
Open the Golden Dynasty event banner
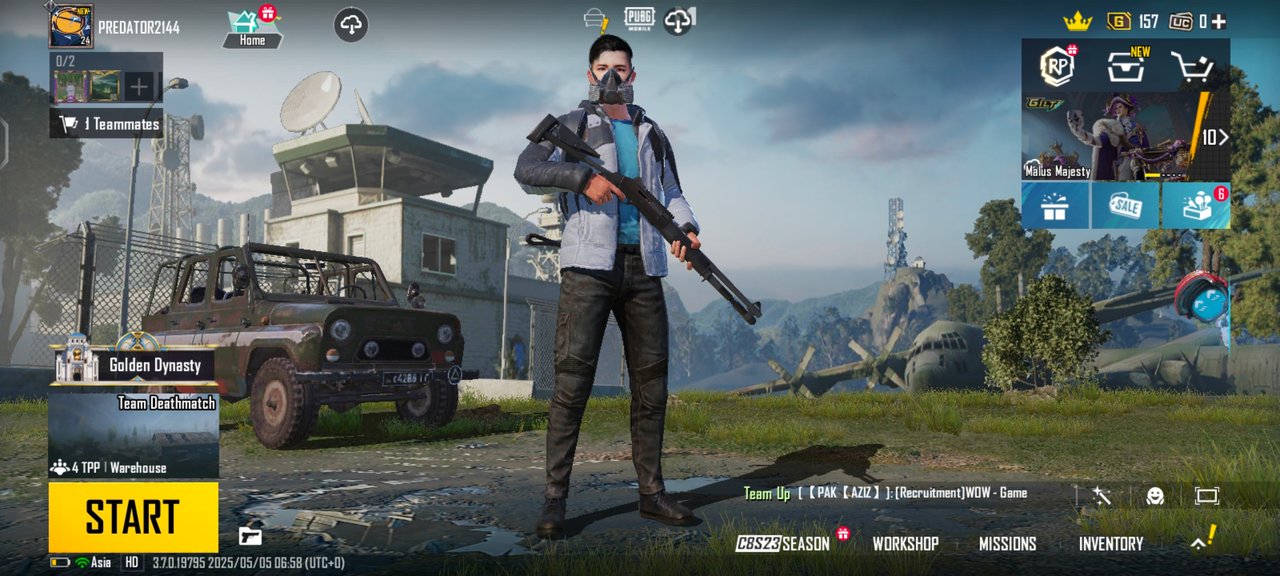[x=134, y=366]
